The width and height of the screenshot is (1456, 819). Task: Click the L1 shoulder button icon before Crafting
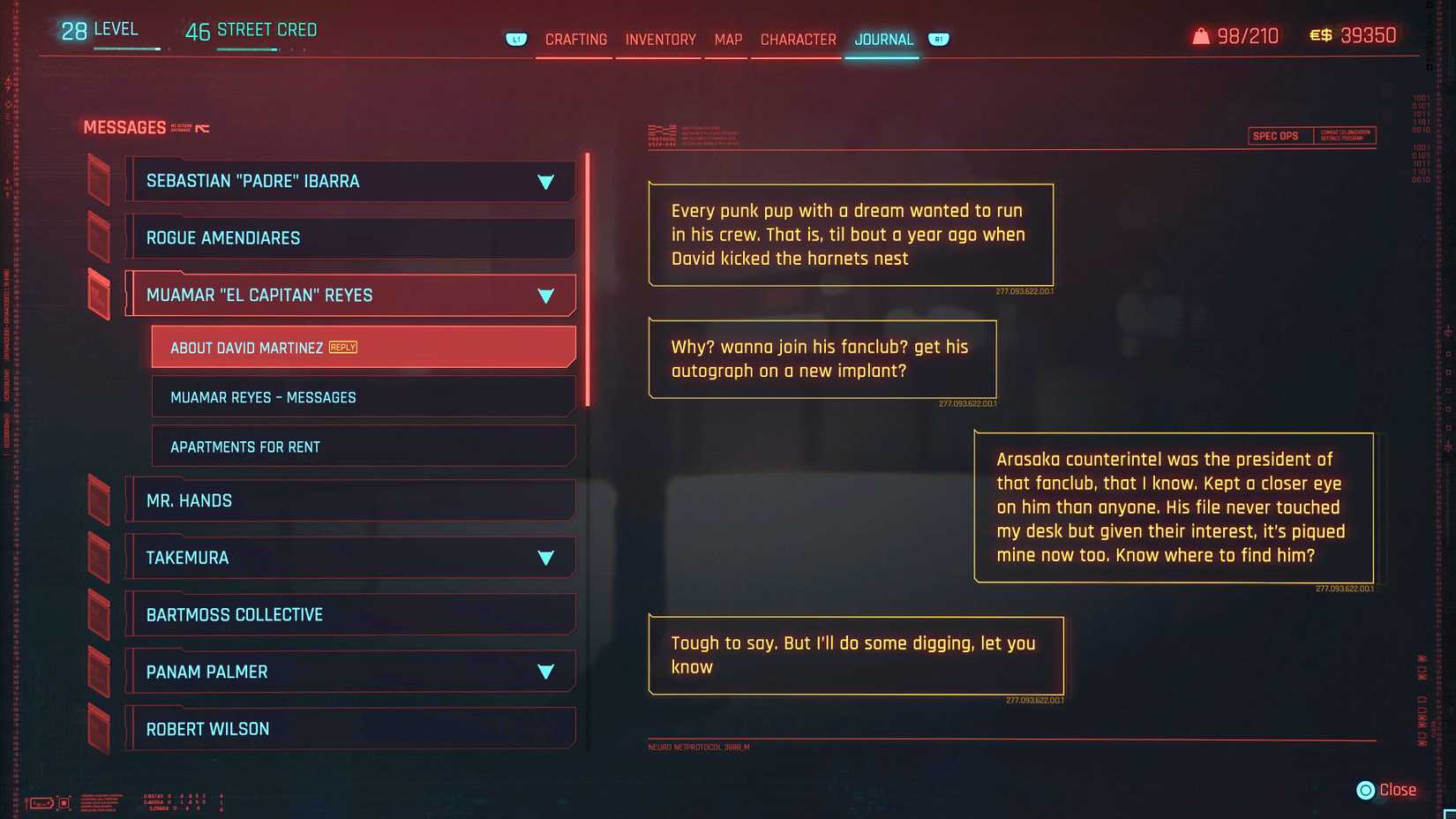(515, 39)
